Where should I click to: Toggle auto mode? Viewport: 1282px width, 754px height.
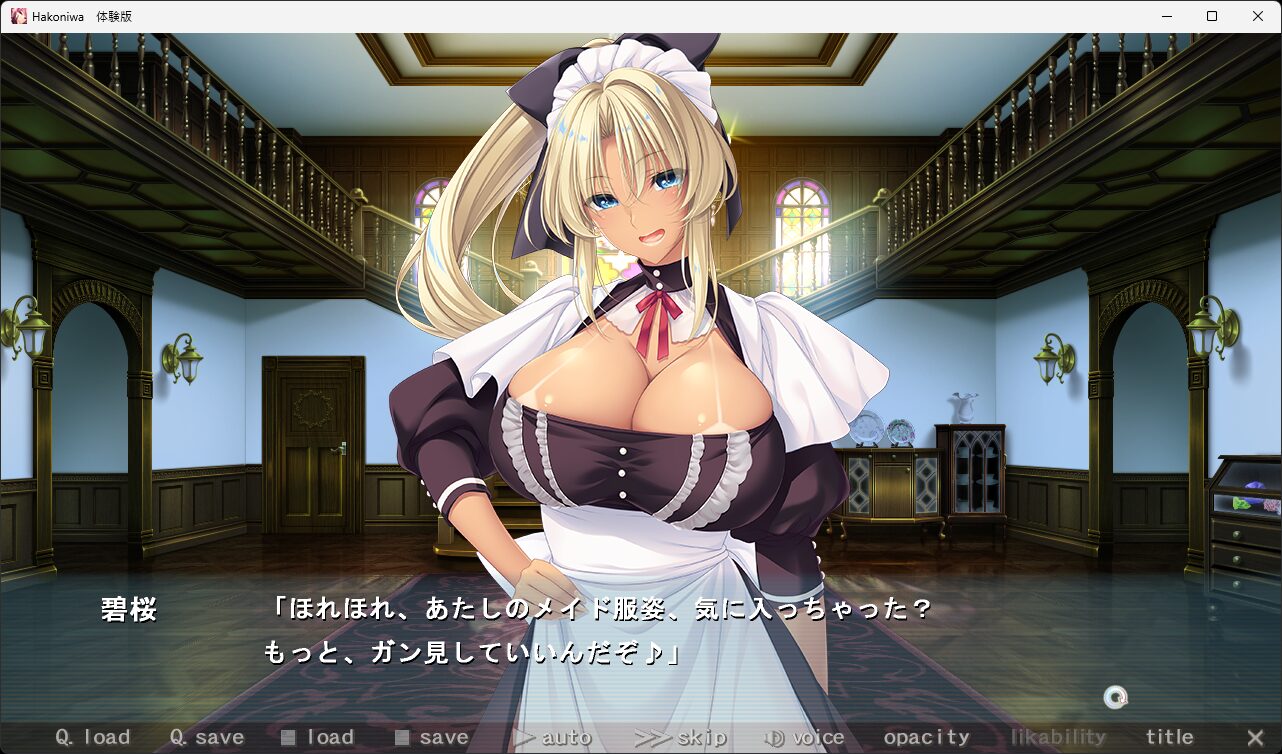[x=552, y=738]
